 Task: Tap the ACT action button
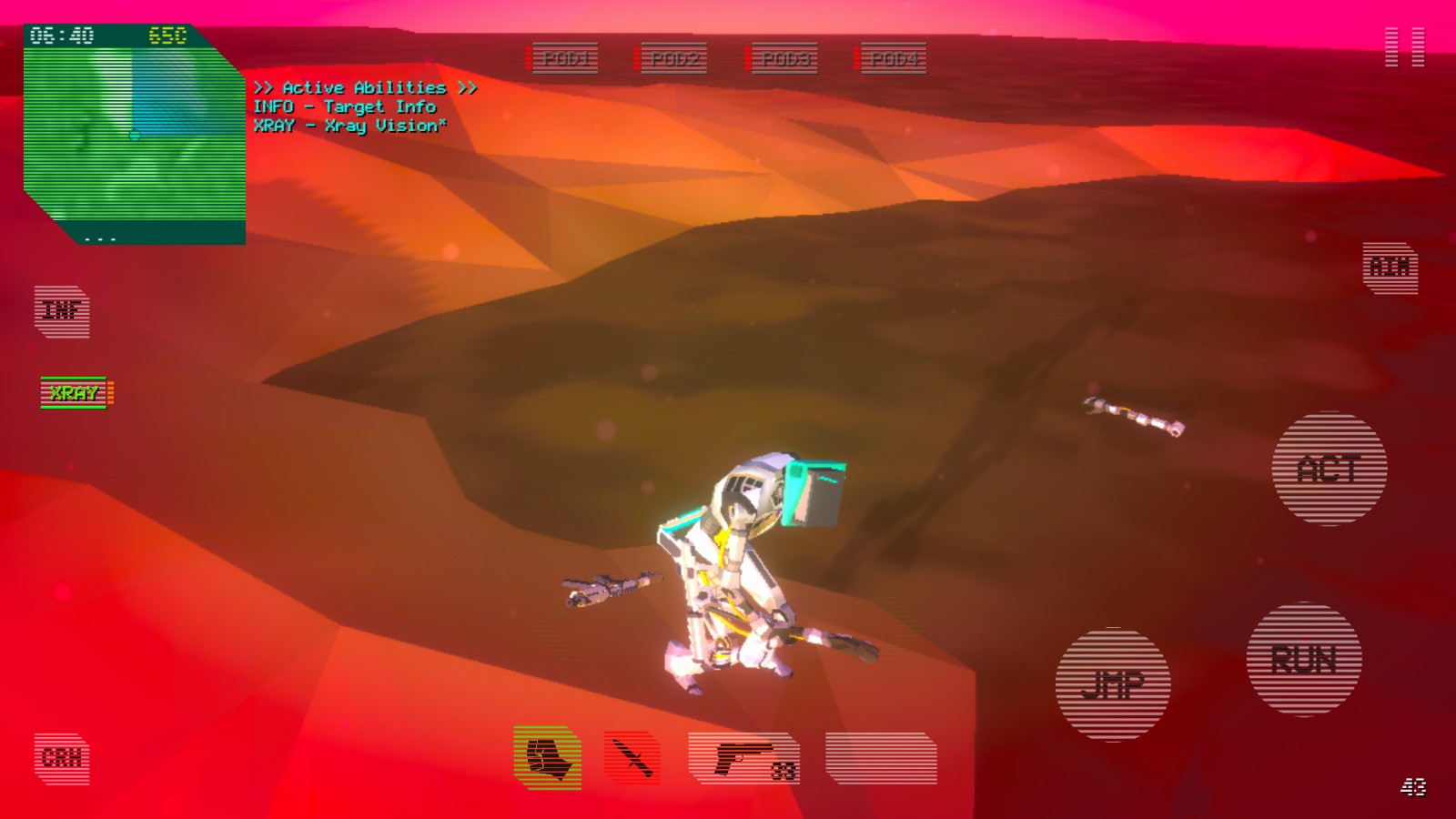pos(1329,470)
